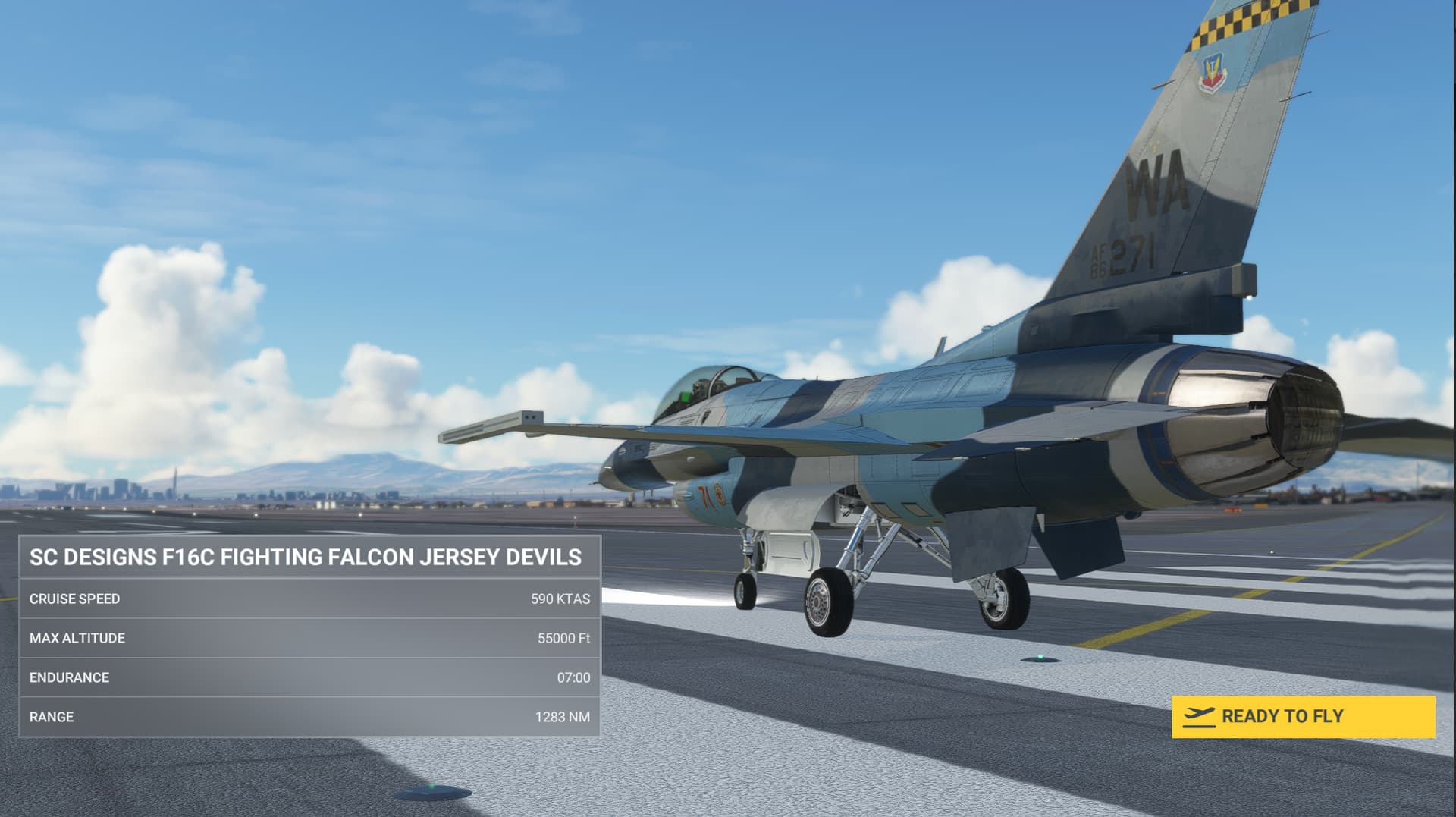Click the RANGE label text

51,716
